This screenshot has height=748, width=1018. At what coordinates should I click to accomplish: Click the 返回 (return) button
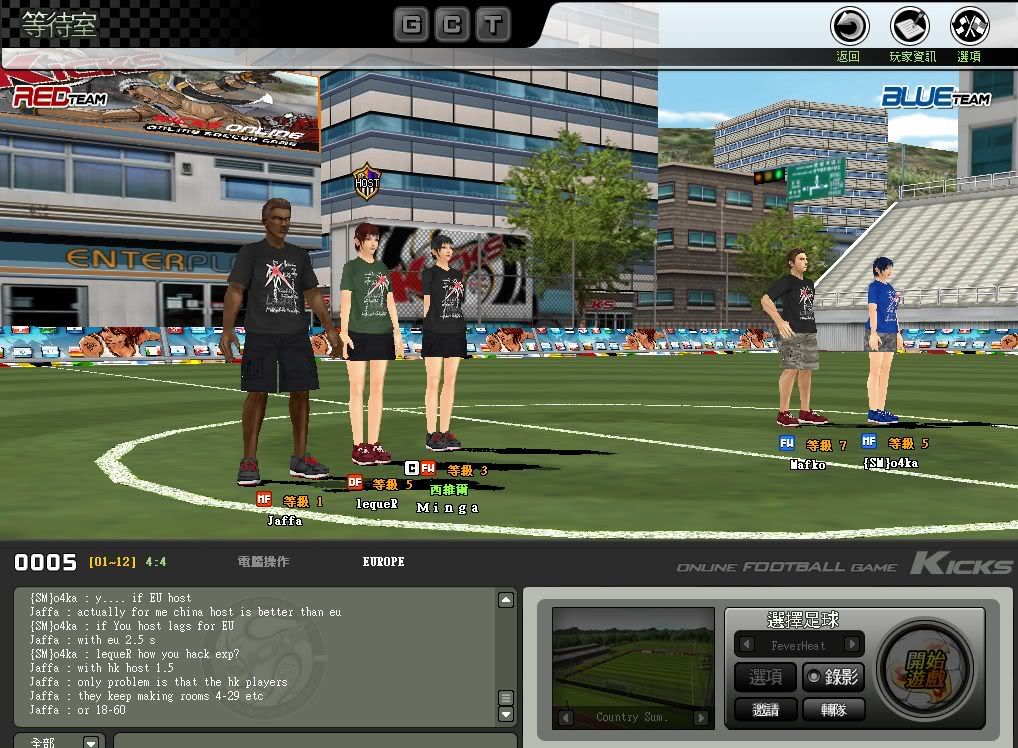coord(849,26)
